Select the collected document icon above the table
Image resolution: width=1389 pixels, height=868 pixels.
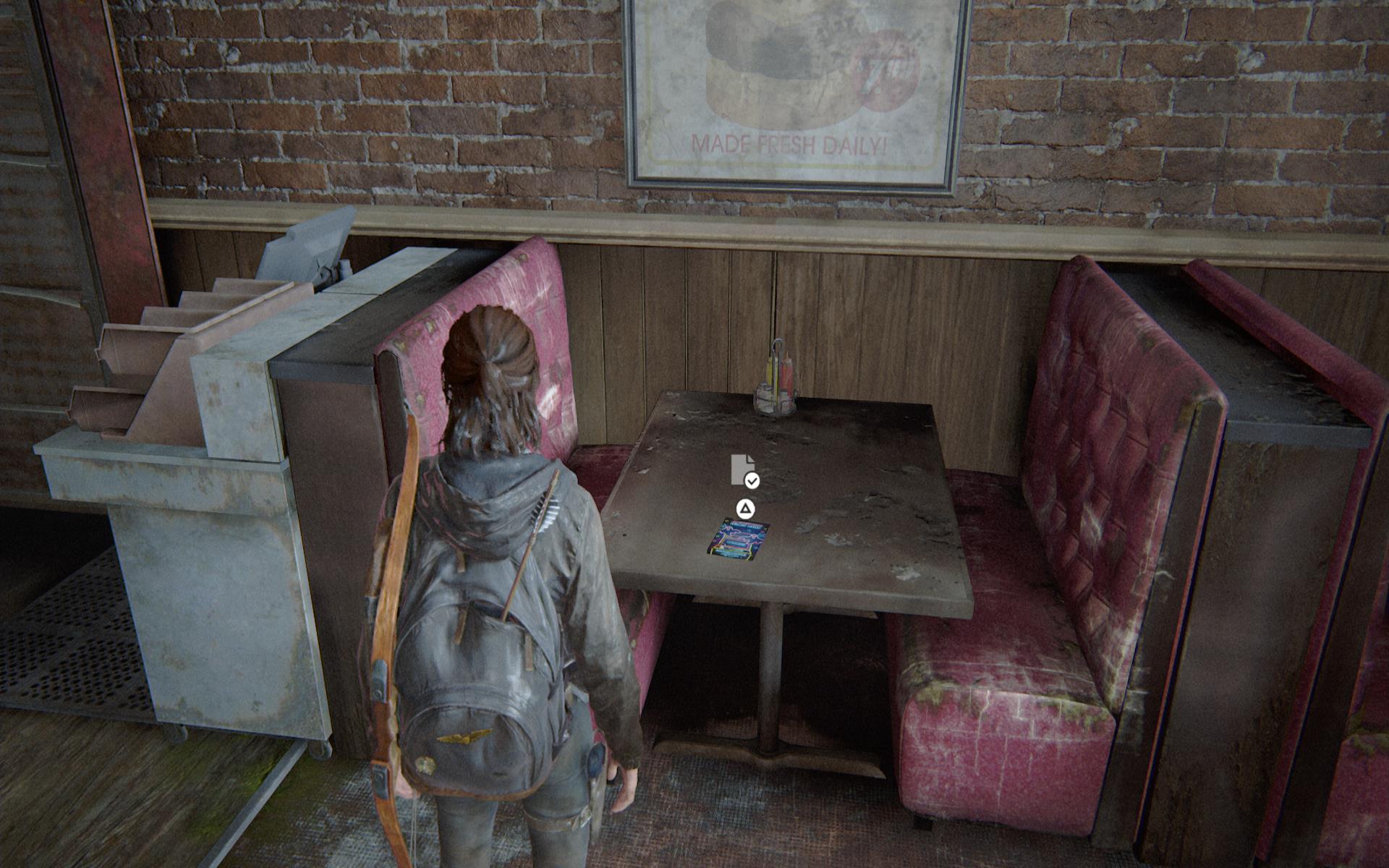point(744,470)
